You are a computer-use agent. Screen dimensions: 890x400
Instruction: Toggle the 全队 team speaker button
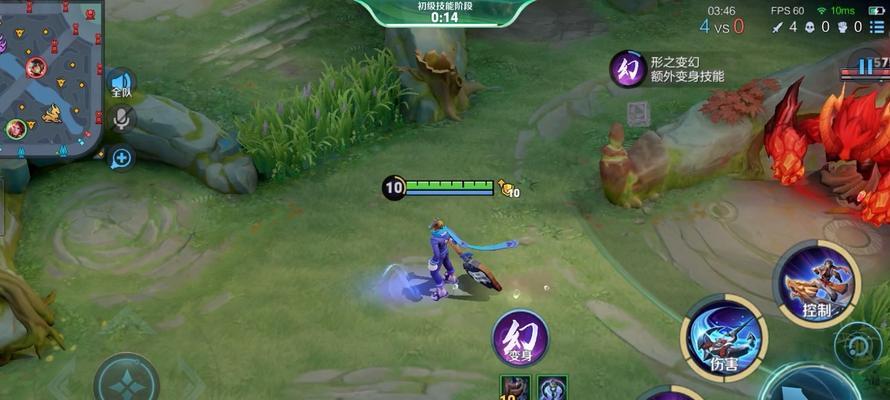coord(121,84)
